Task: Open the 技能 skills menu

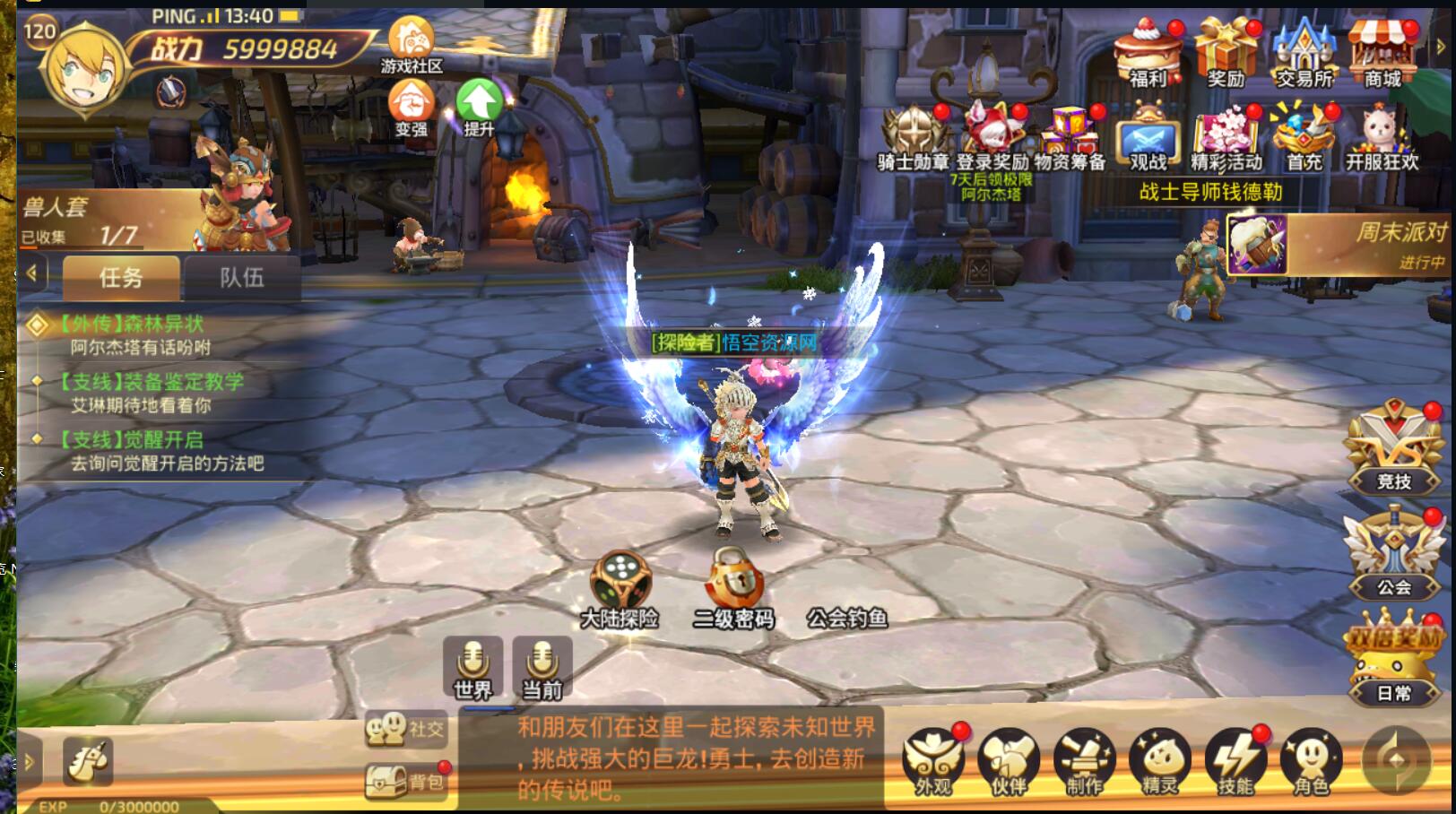Action: [x=1235, y=763]
